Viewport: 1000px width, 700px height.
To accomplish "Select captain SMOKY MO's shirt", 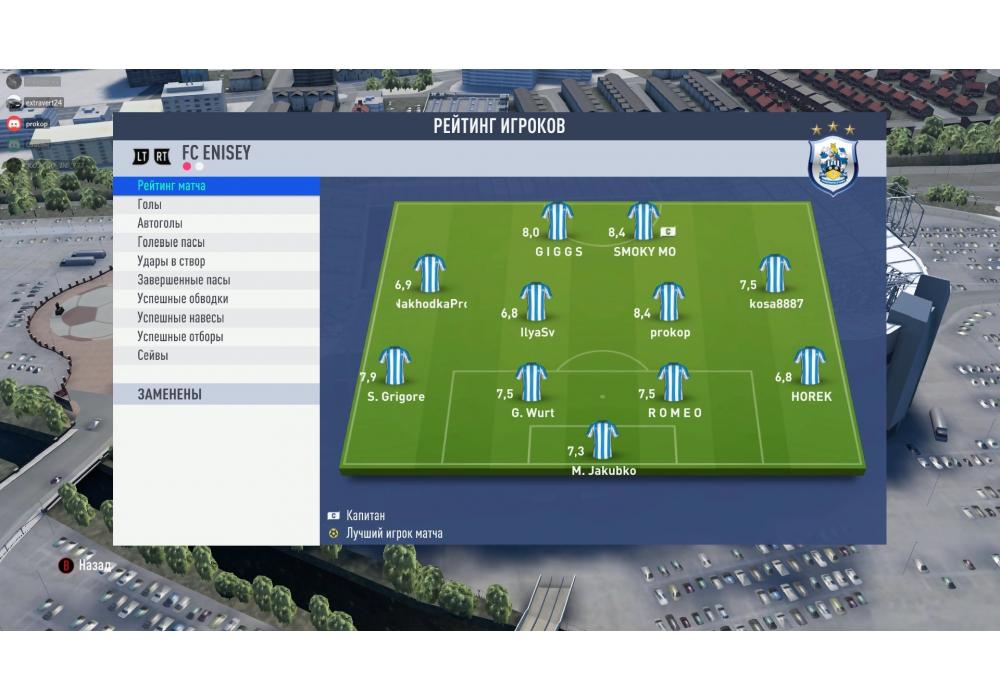I will (x=643, y=223).
